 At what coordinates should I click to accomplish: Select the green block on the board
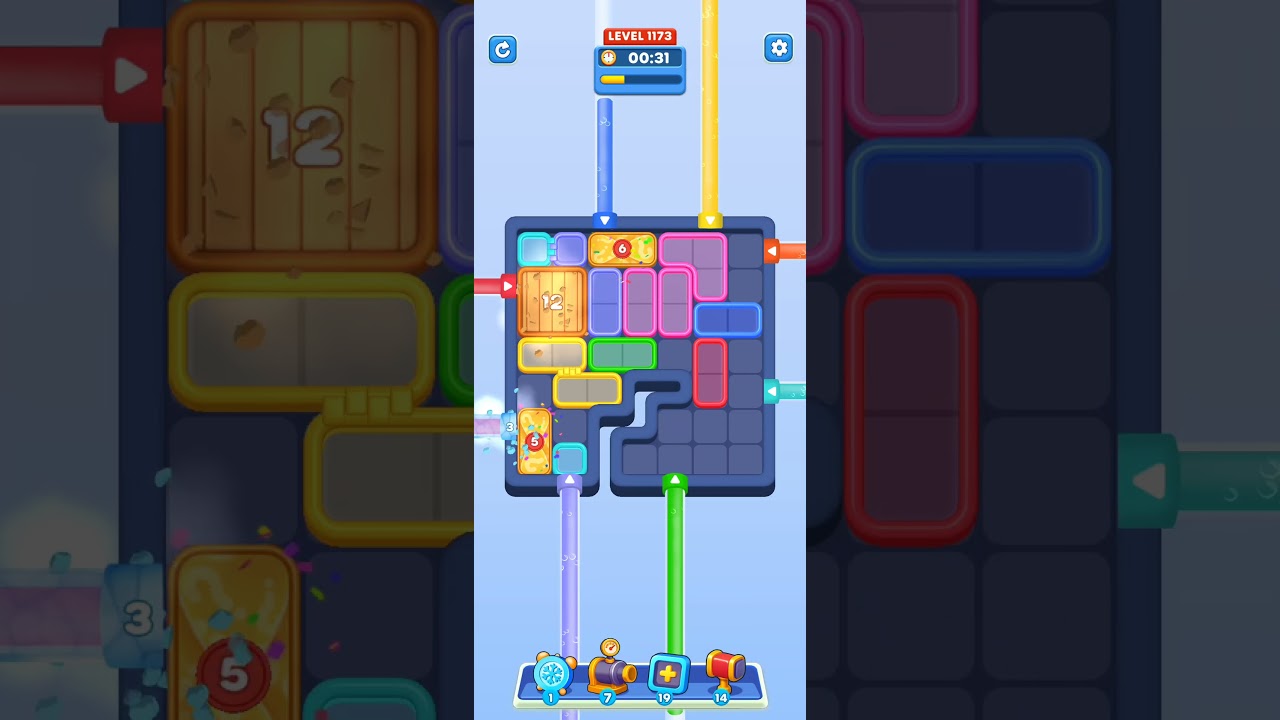[x=622, y=354]
